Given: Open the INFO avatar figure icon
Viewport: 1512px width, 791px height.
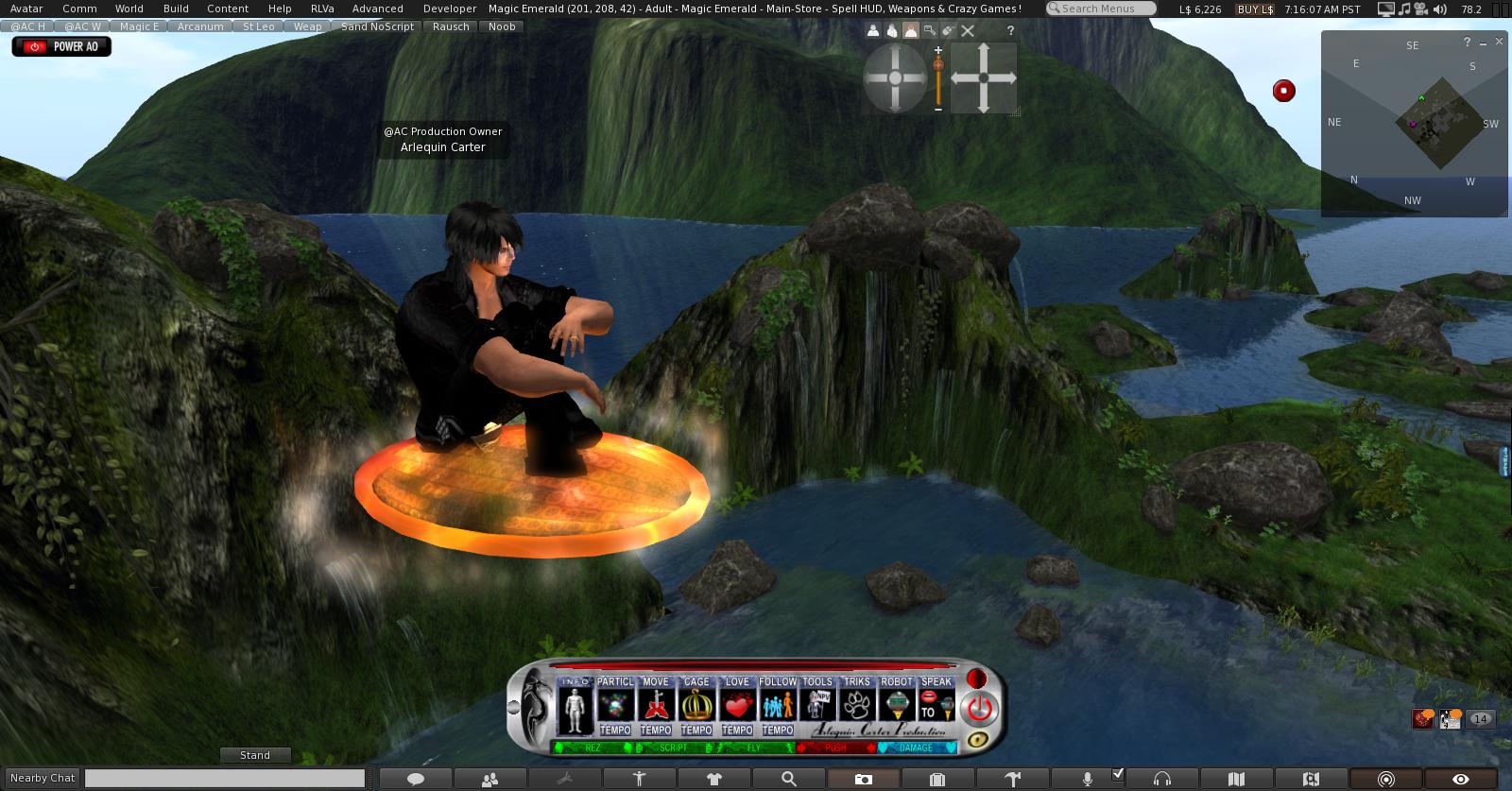Looking at the screenshot, I should point(575,710).
